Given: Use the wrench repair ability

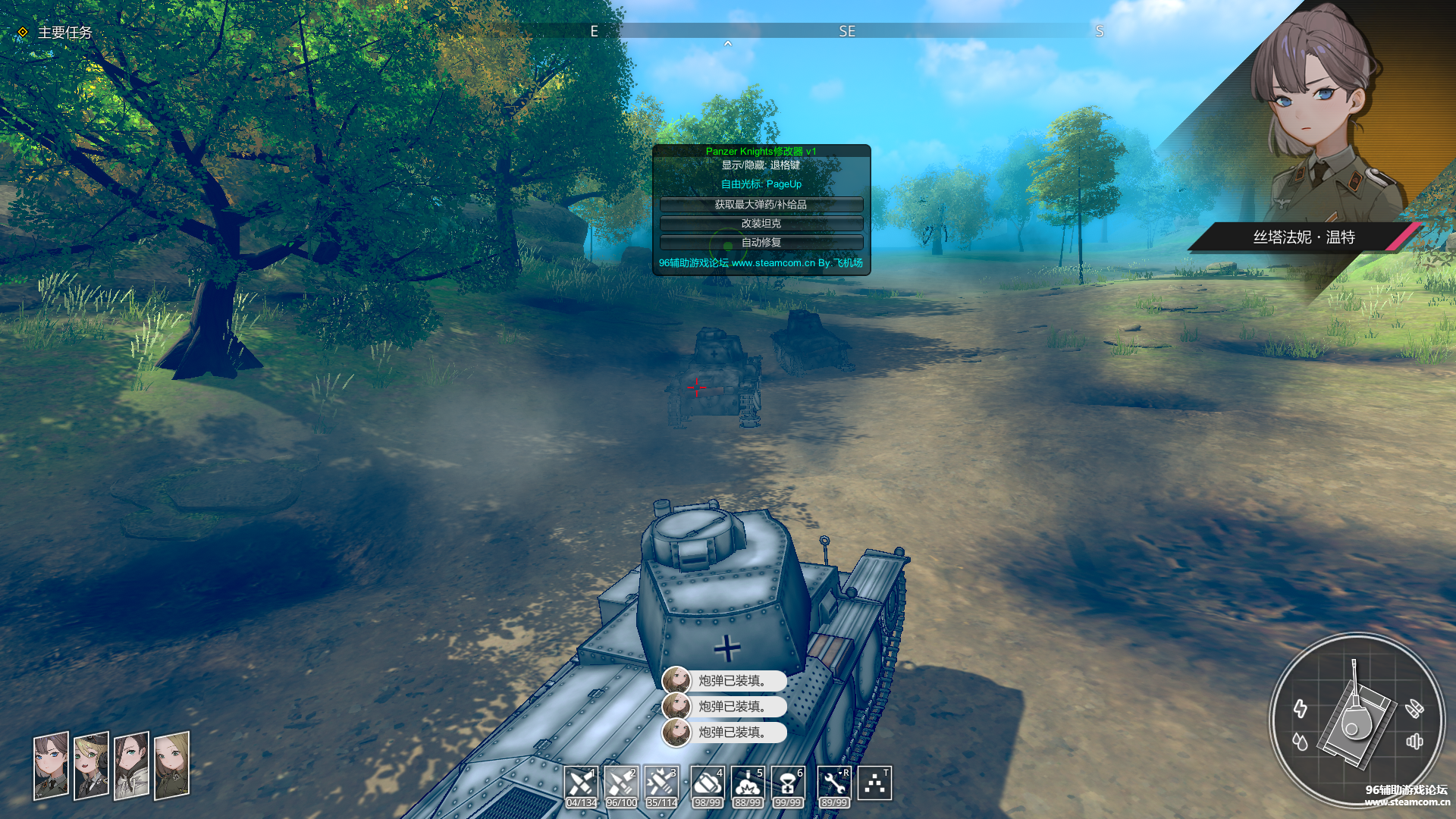Looking at the screenshot, I should [833, 783].
